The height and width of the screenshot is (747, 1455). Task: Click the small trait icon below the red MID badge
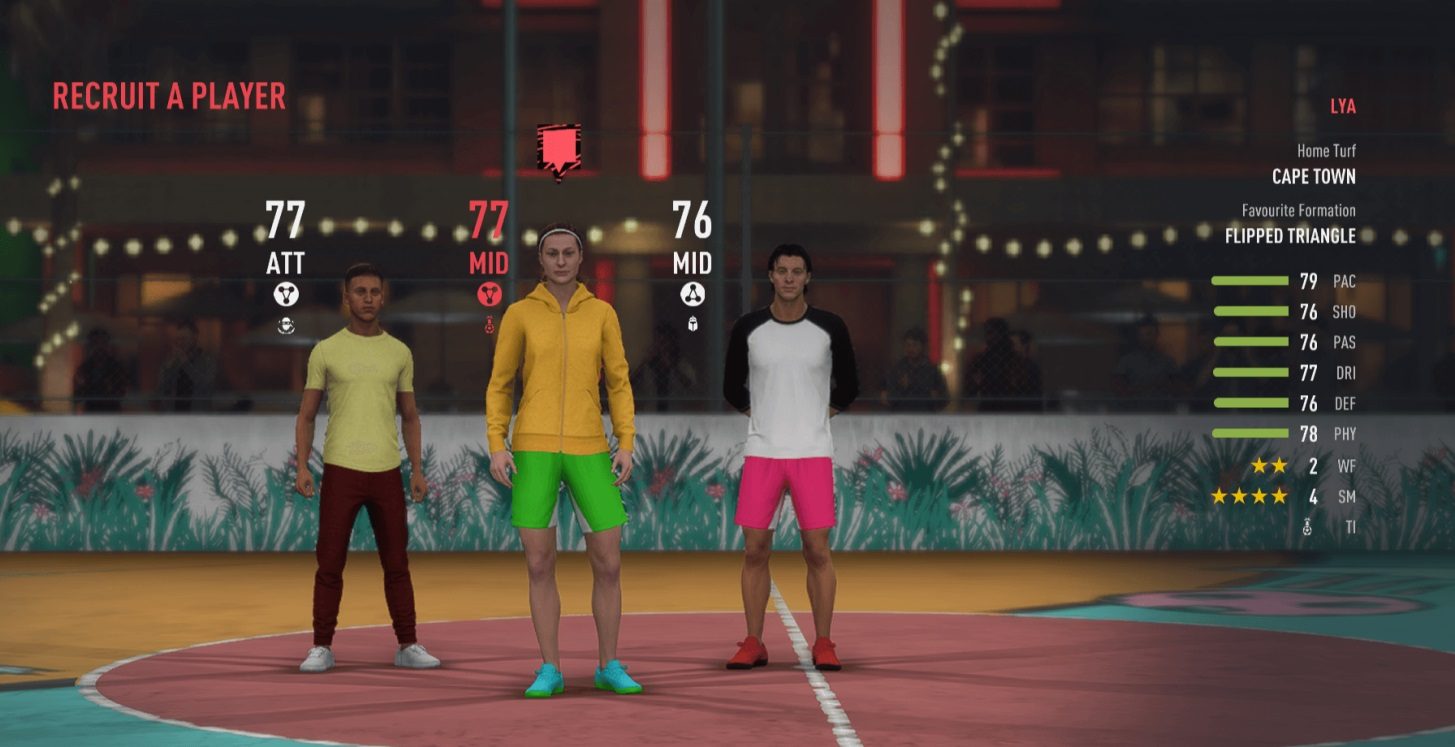489,323
